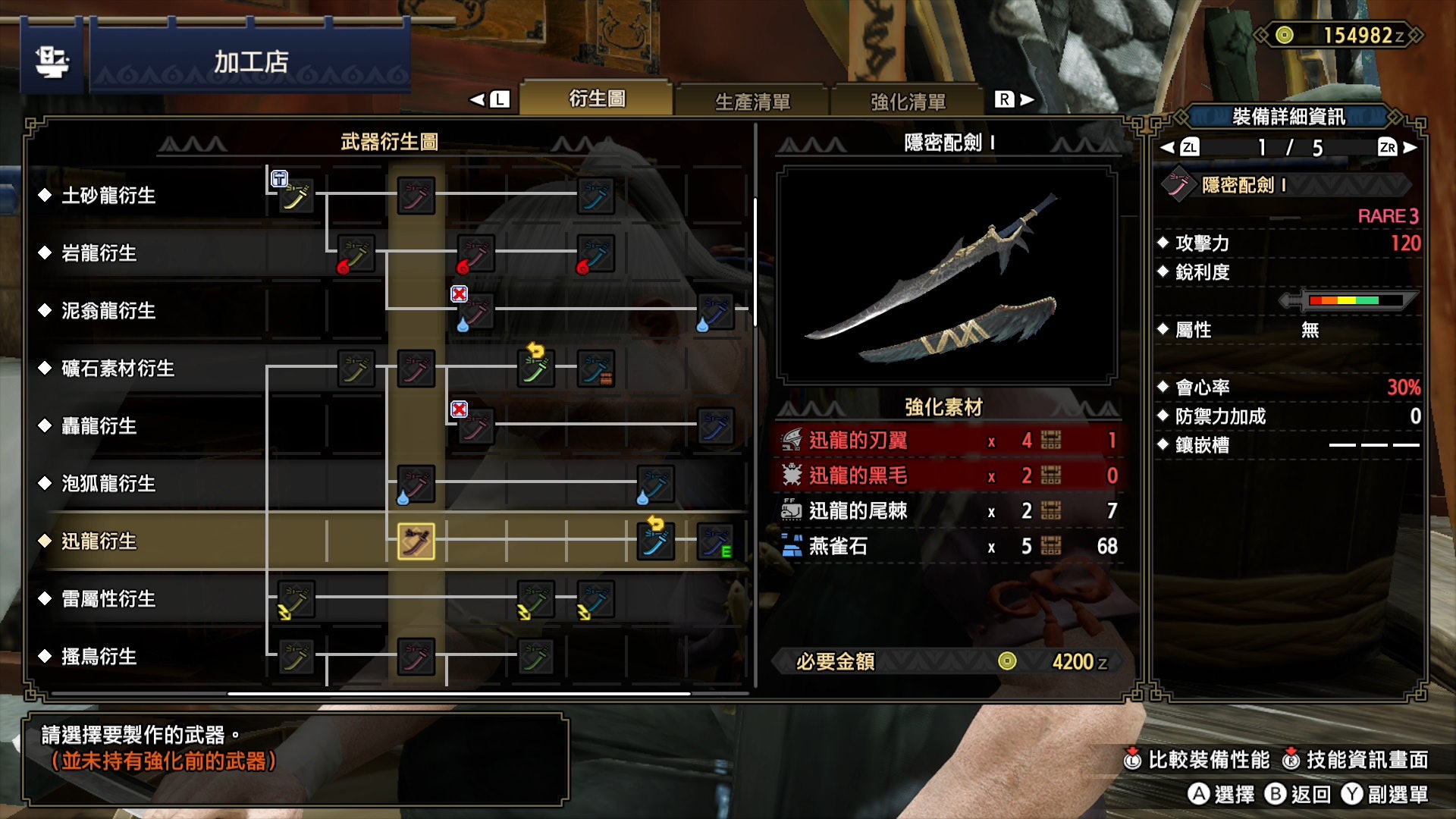Select the 岩龍衍生 tree row
The width and height of the screenshot is (1456, 819).
(99, 253)
